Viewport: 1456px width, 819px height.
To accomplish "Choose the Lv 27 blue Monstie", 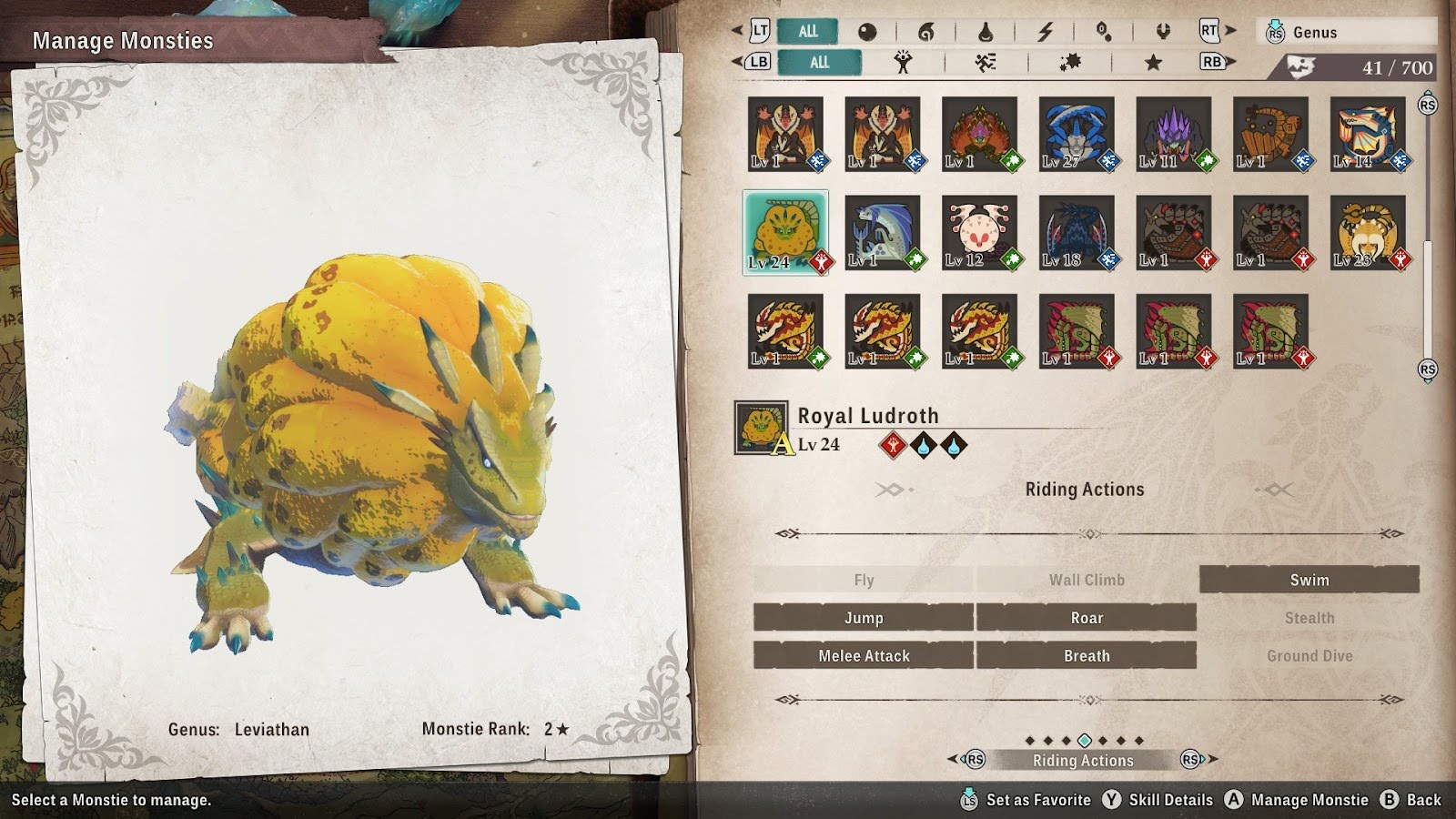I will pyautogui.click(x=1077, y=135).
